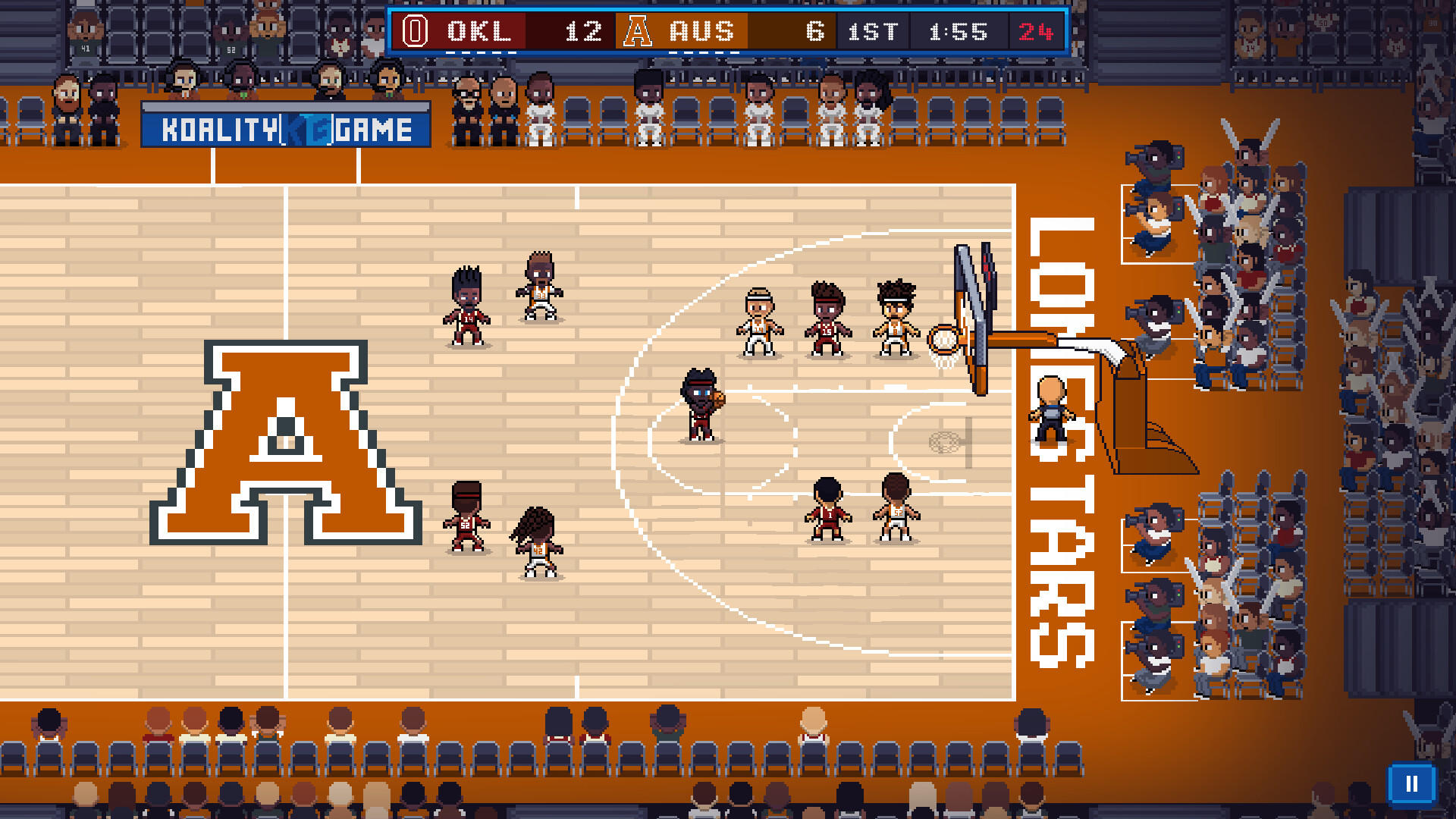
Task: Click the timeout dashes under OKL
Action: pyautogui.click(x=481, y=52)
